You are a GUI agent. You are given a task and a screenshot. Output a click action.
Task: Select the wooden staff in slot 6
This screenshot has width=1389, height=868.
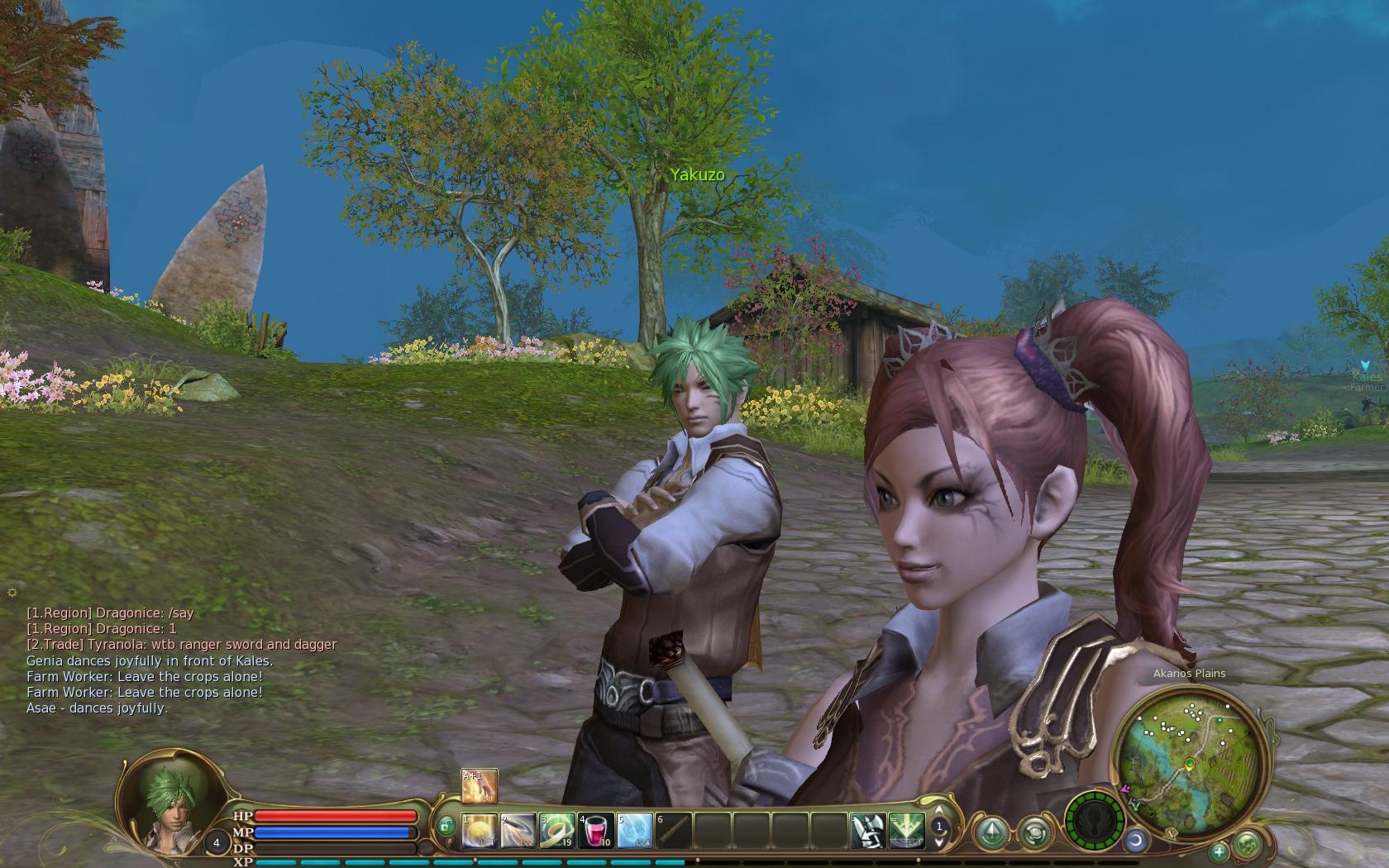click(673, 831)
